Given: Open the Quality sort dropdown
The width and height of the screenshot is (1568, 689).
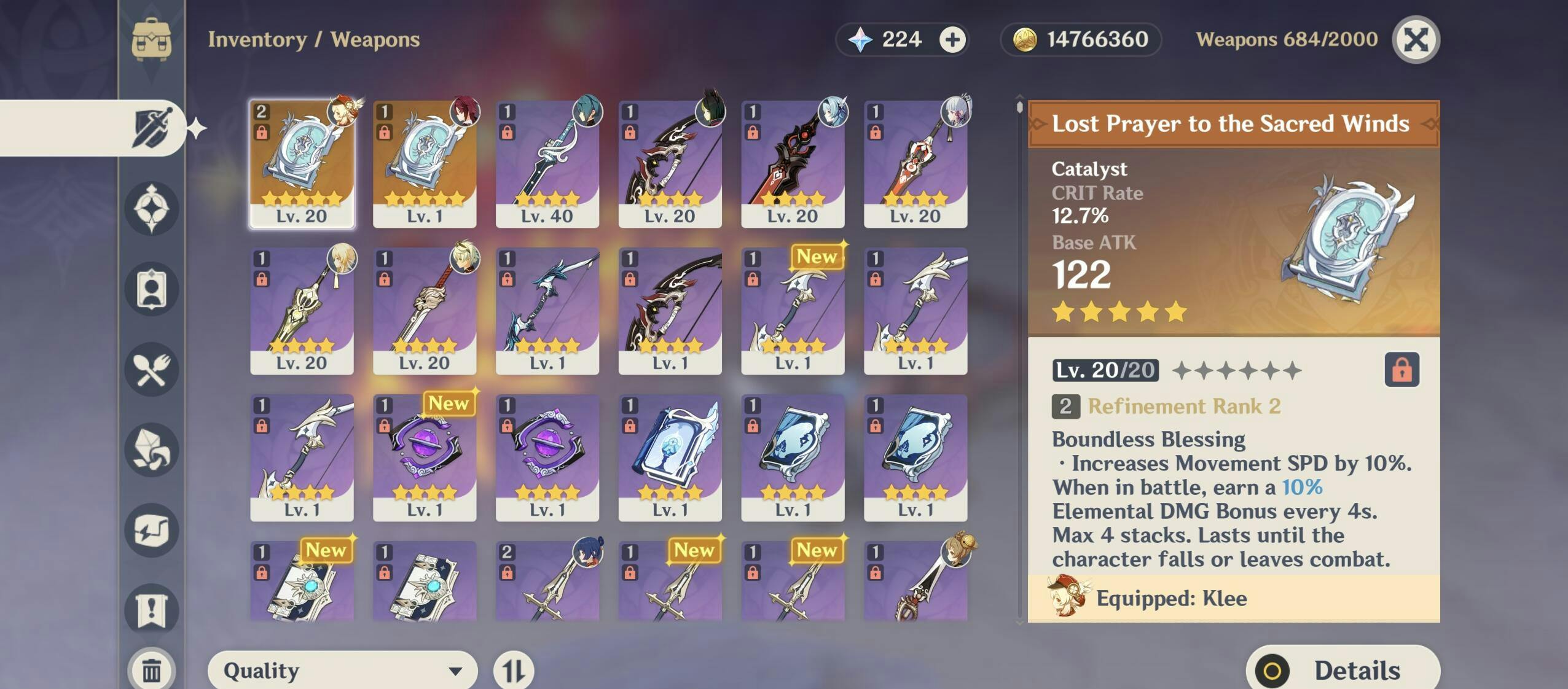Looking at the screenshot, I should pyautogui.click(x=342, y=670).
